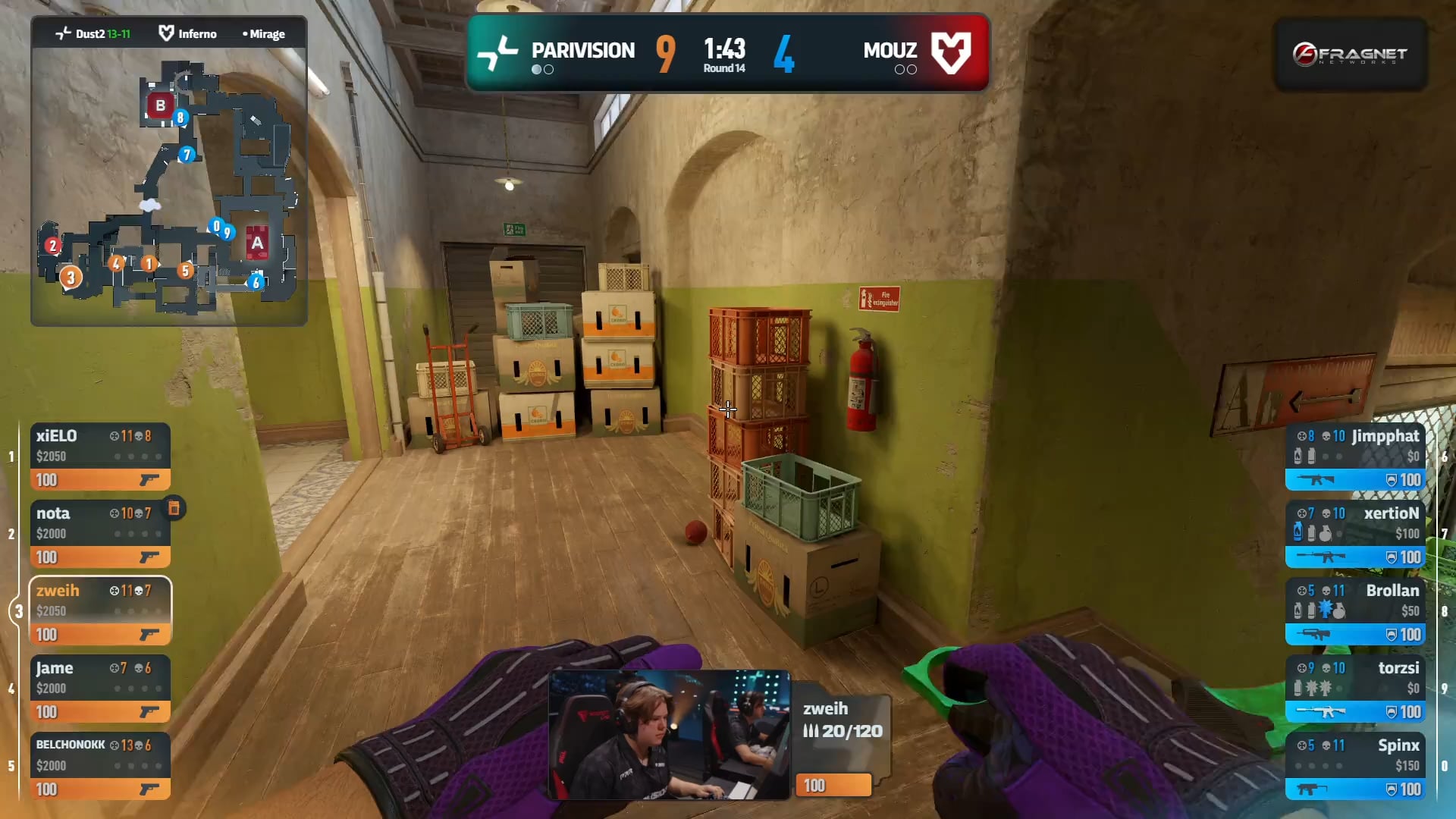Switch to Jame's player card

pyautogui.click(x=99, y=689)
